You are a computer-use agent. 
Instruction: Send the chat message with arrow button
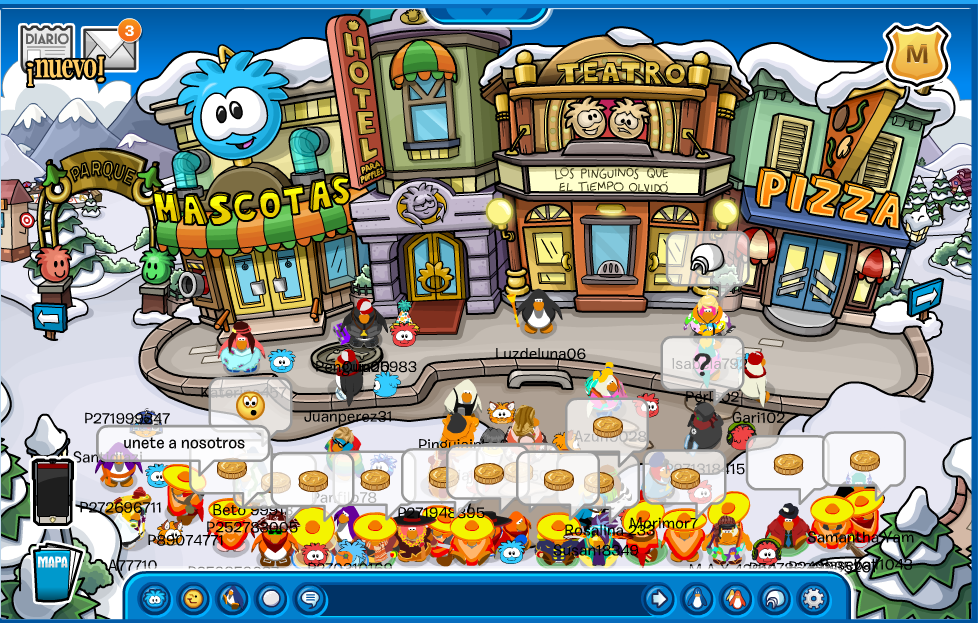point(658,599)
